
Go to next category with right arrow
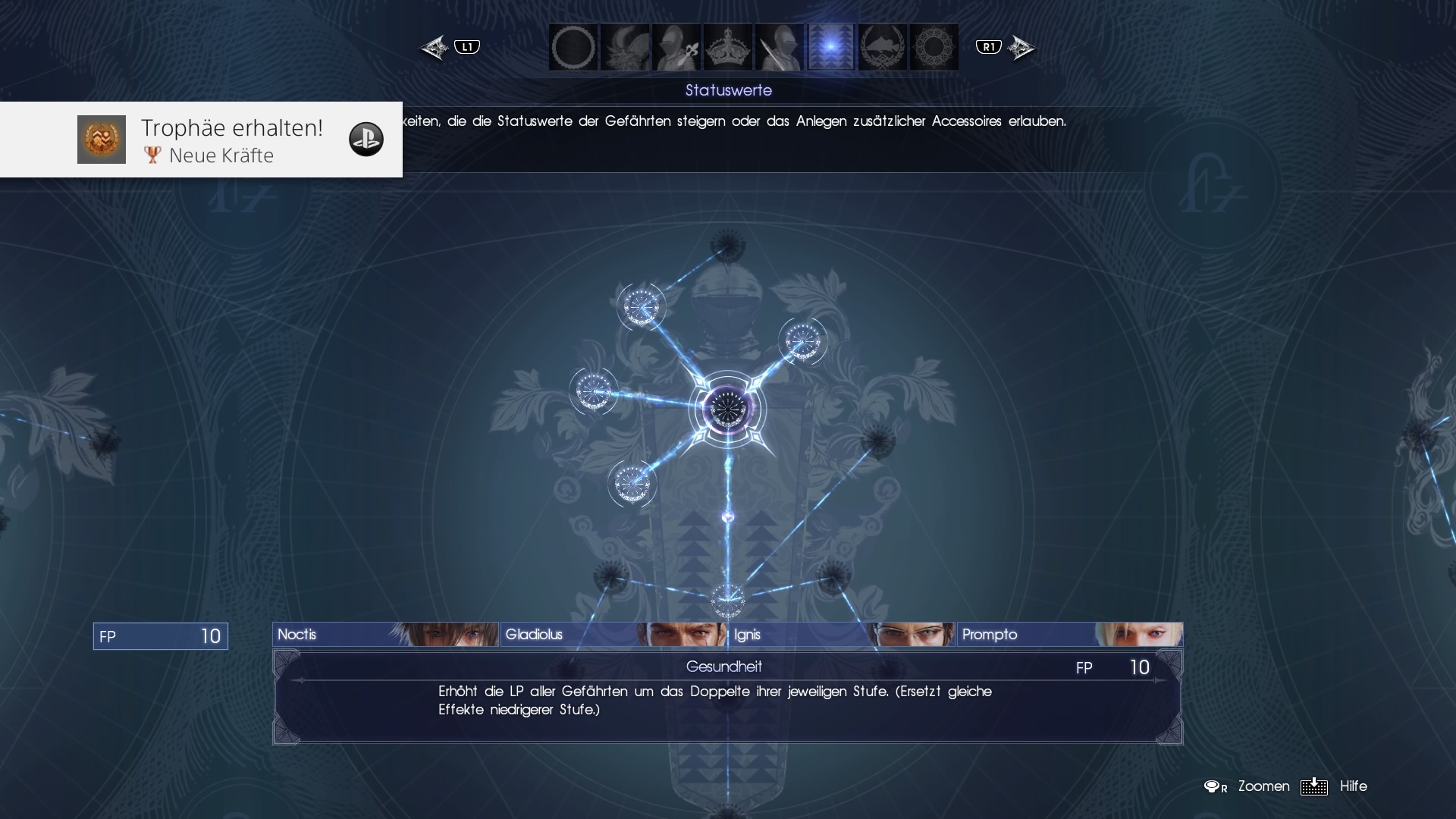(1021, 48)
